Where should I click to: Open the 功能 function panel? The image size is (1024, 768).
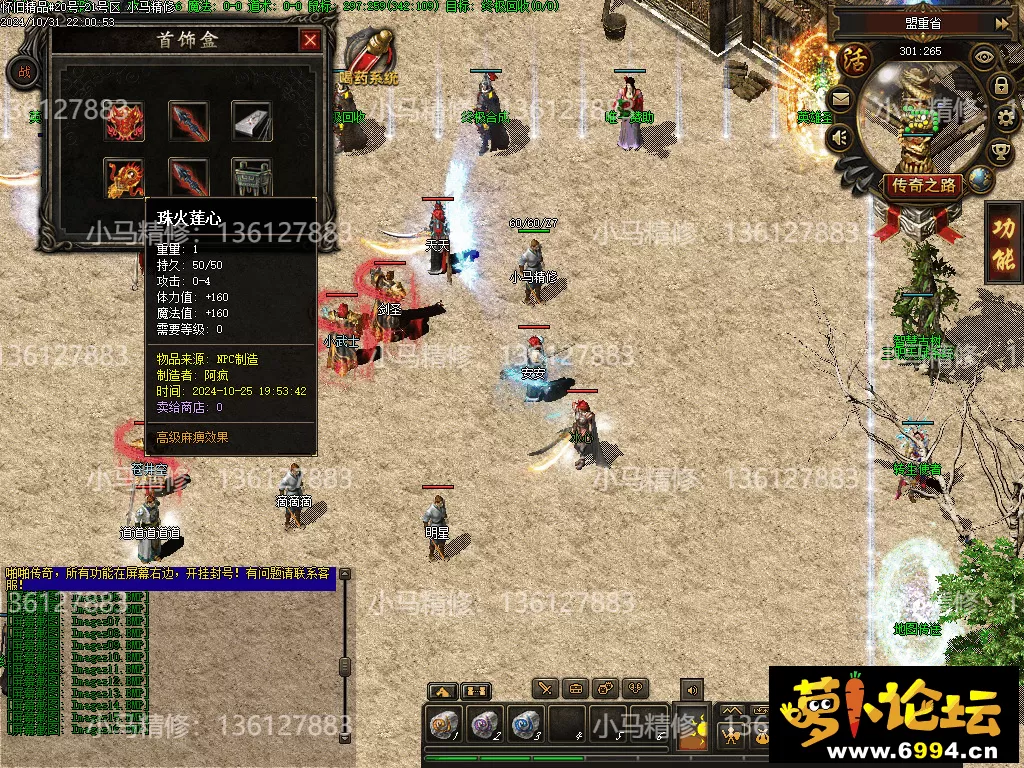tap(1003, 243)
